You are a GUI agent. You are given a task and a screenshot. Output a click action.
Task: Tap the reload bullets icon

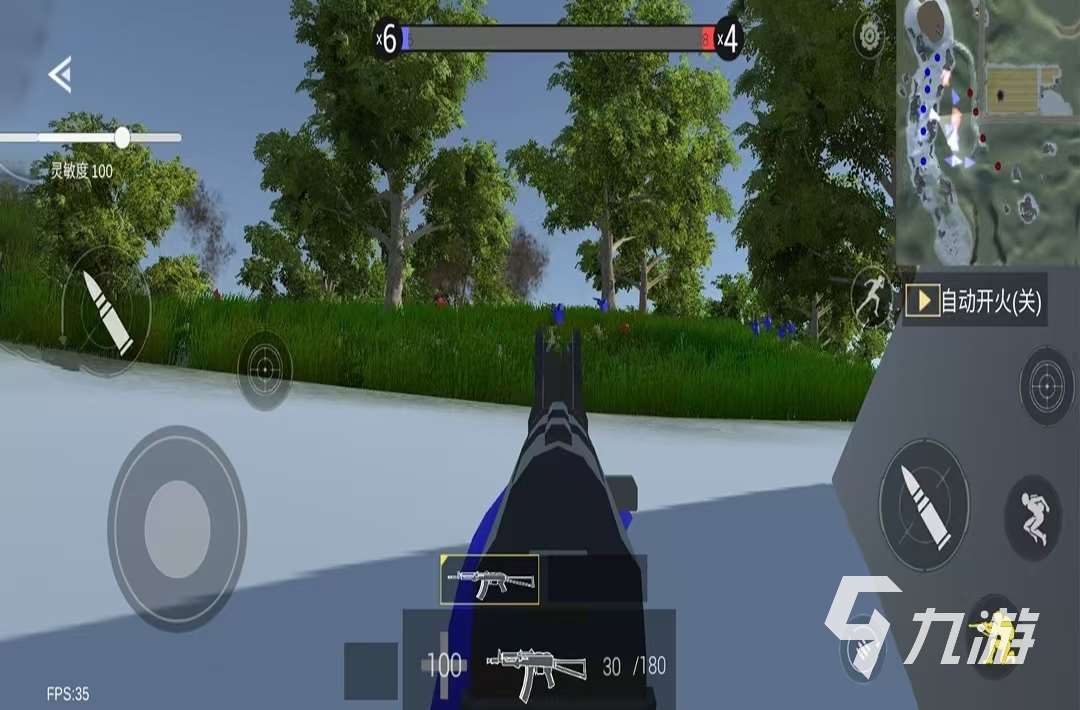pyautogui.click(x=864, y=652)
